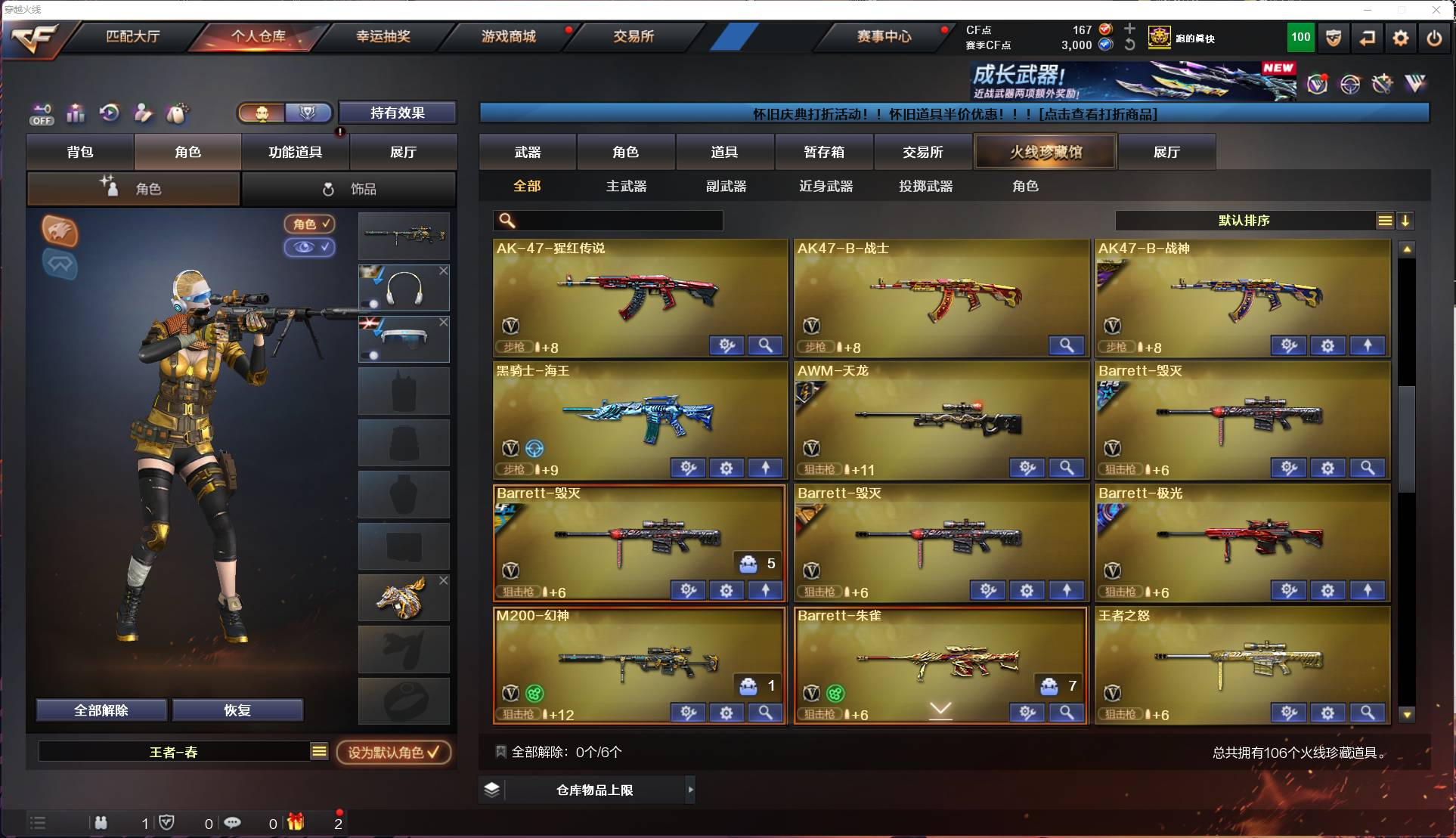Click the gear icon on the AWM-天龙 card
This screenshot has height=838, width=1456.
click(x=1027, y=468)
